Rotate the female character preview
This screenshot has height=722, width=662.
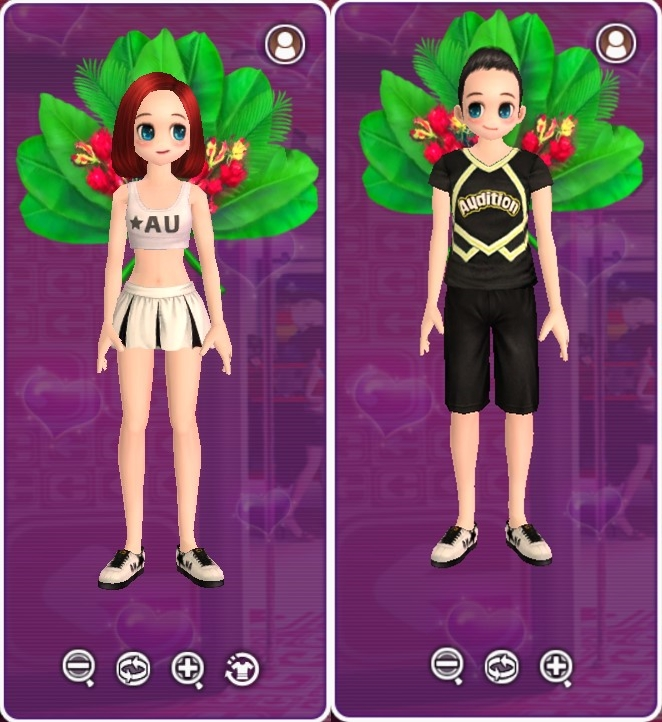click(x=133, y=667)
